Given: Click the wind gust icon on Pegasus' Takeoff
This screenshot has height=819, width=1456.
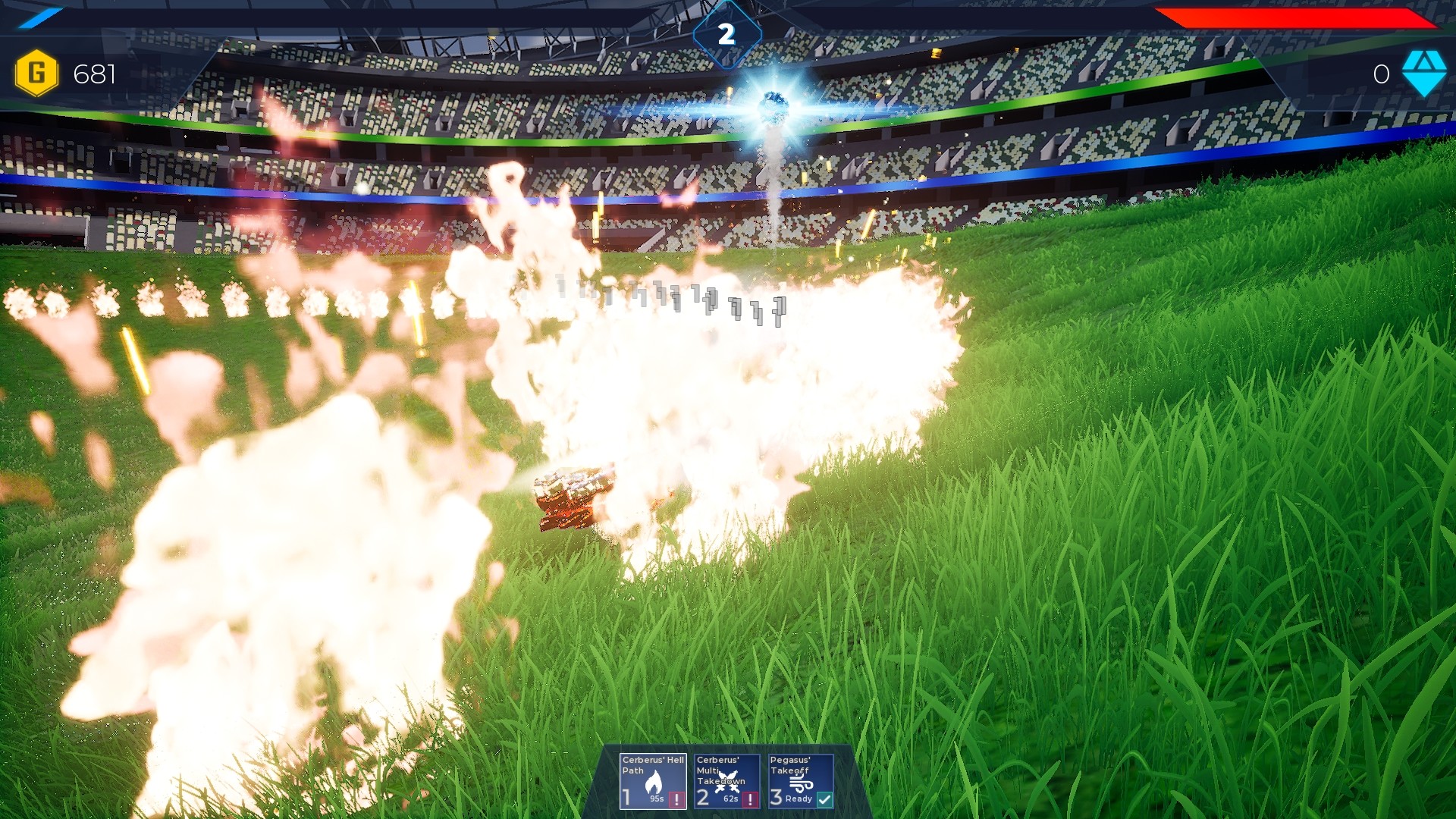Looking at the screenshot, I should click(802, 781).
